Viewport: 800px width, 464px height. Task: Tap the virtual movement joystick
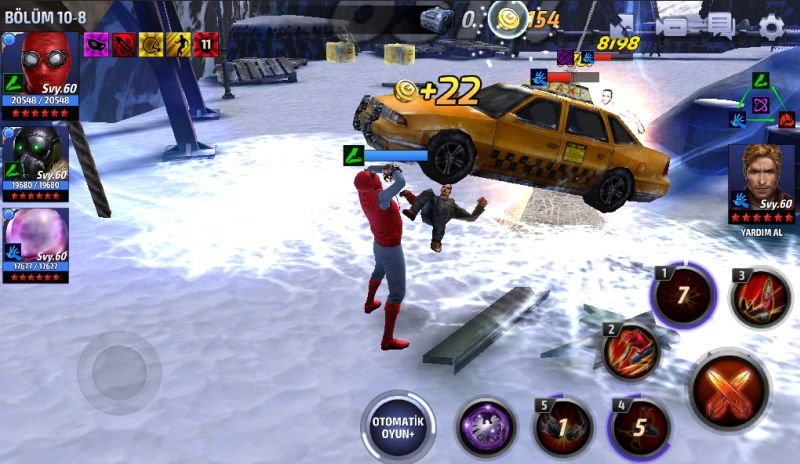coord(119,372)
